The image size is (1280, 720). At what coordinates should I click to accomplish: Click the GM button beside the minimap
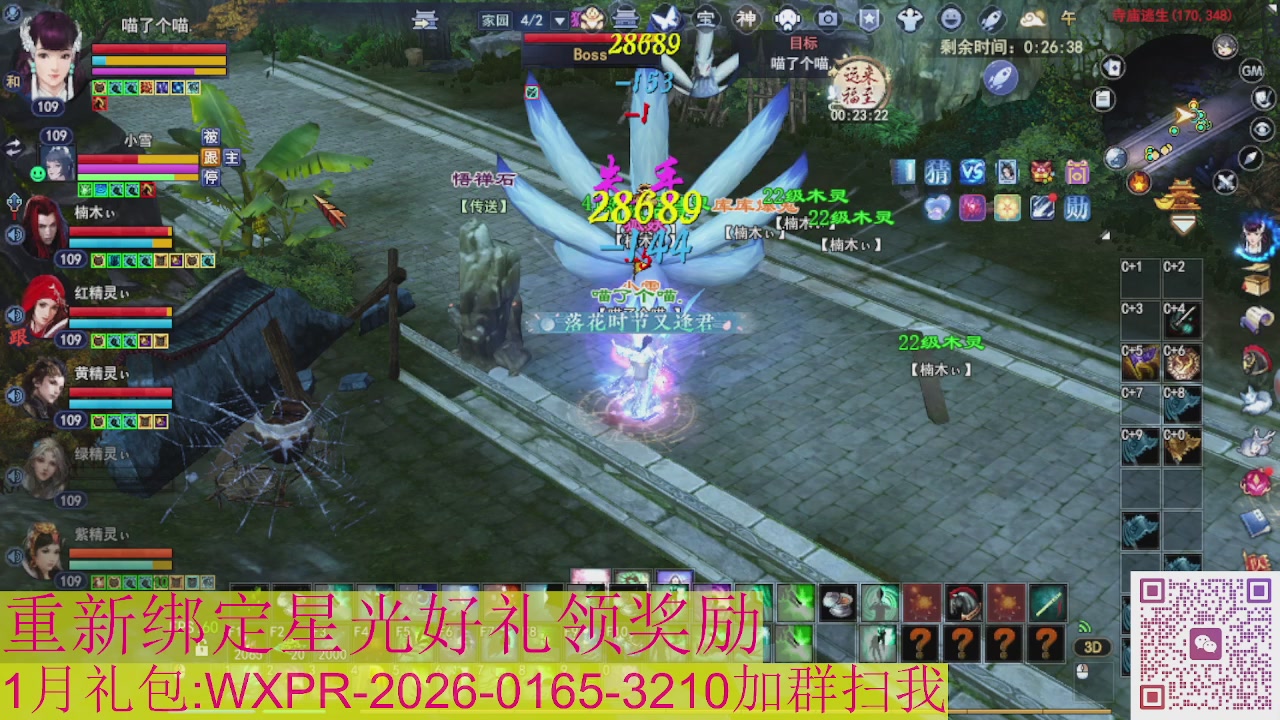(x=1250, y=70)
